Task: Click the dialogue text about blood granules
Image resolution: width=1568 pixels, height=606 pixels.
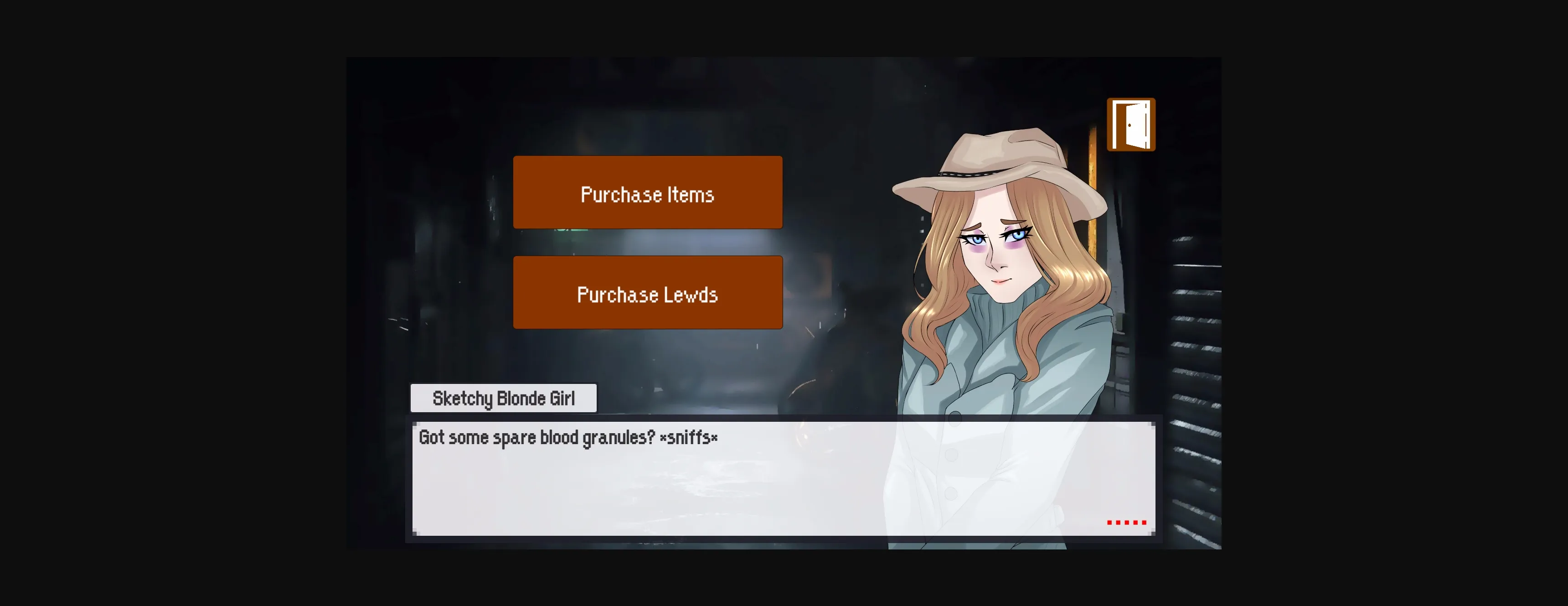Action: (566, 437)
